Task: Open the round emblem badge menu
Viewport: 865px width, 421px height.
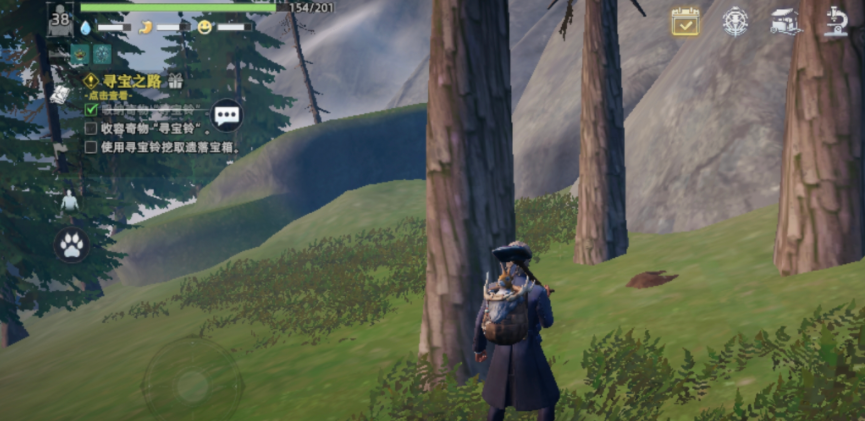Action: [736, 22]
